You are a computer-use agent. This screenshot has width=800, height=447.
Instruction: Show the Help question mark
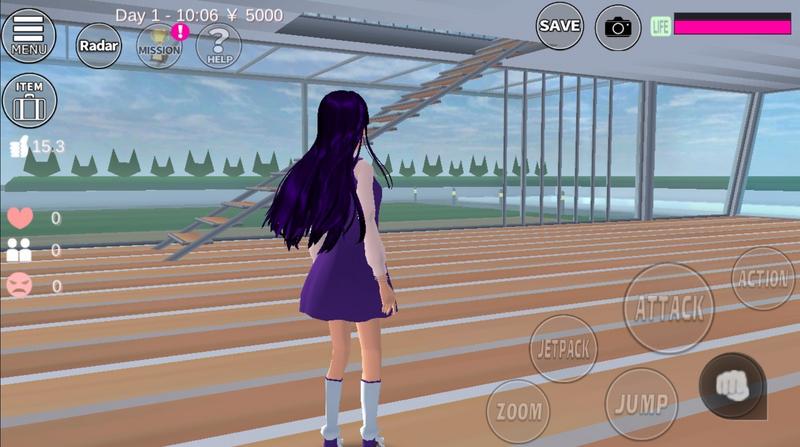click(218, 46)
